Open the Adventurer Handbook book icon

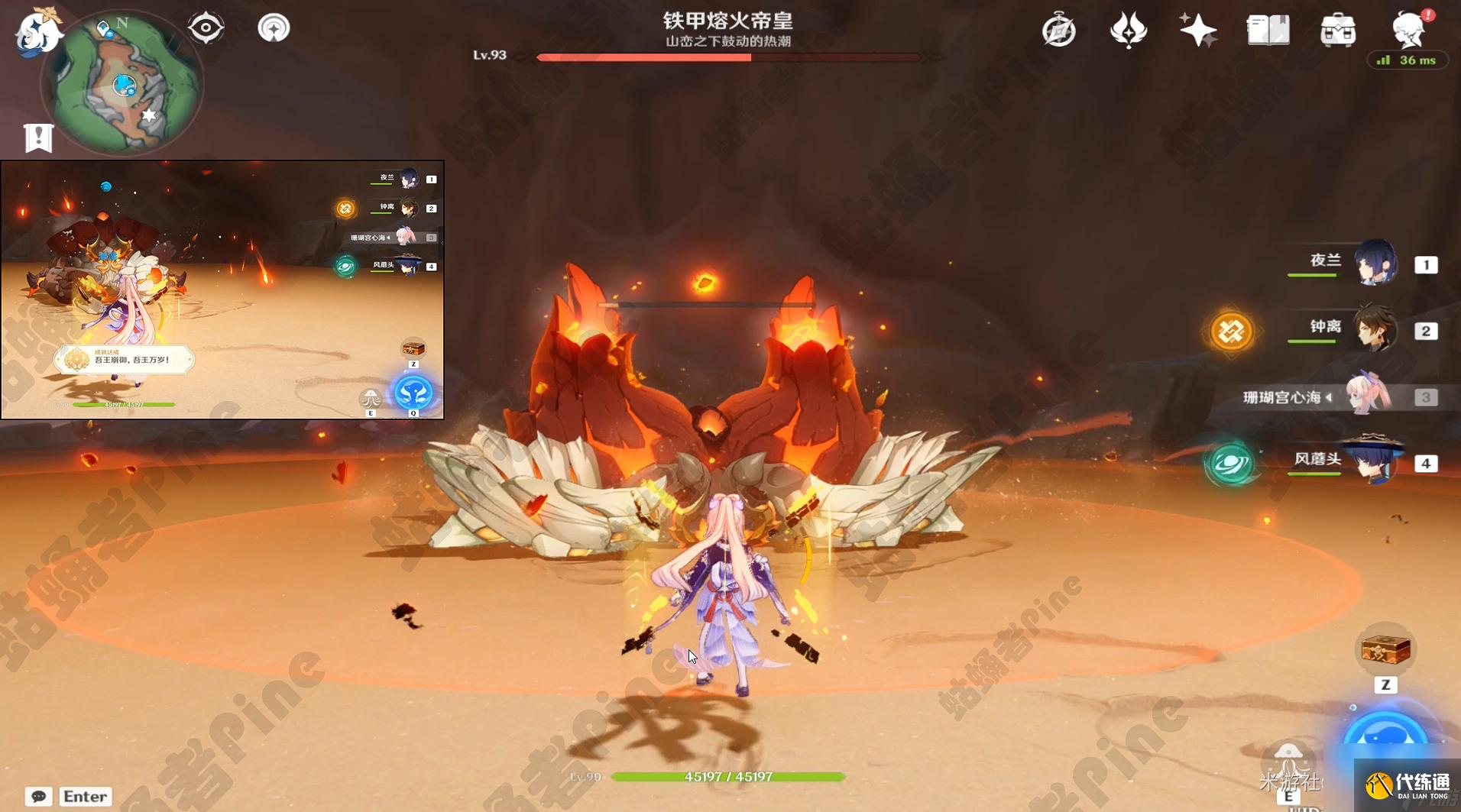1268,29
